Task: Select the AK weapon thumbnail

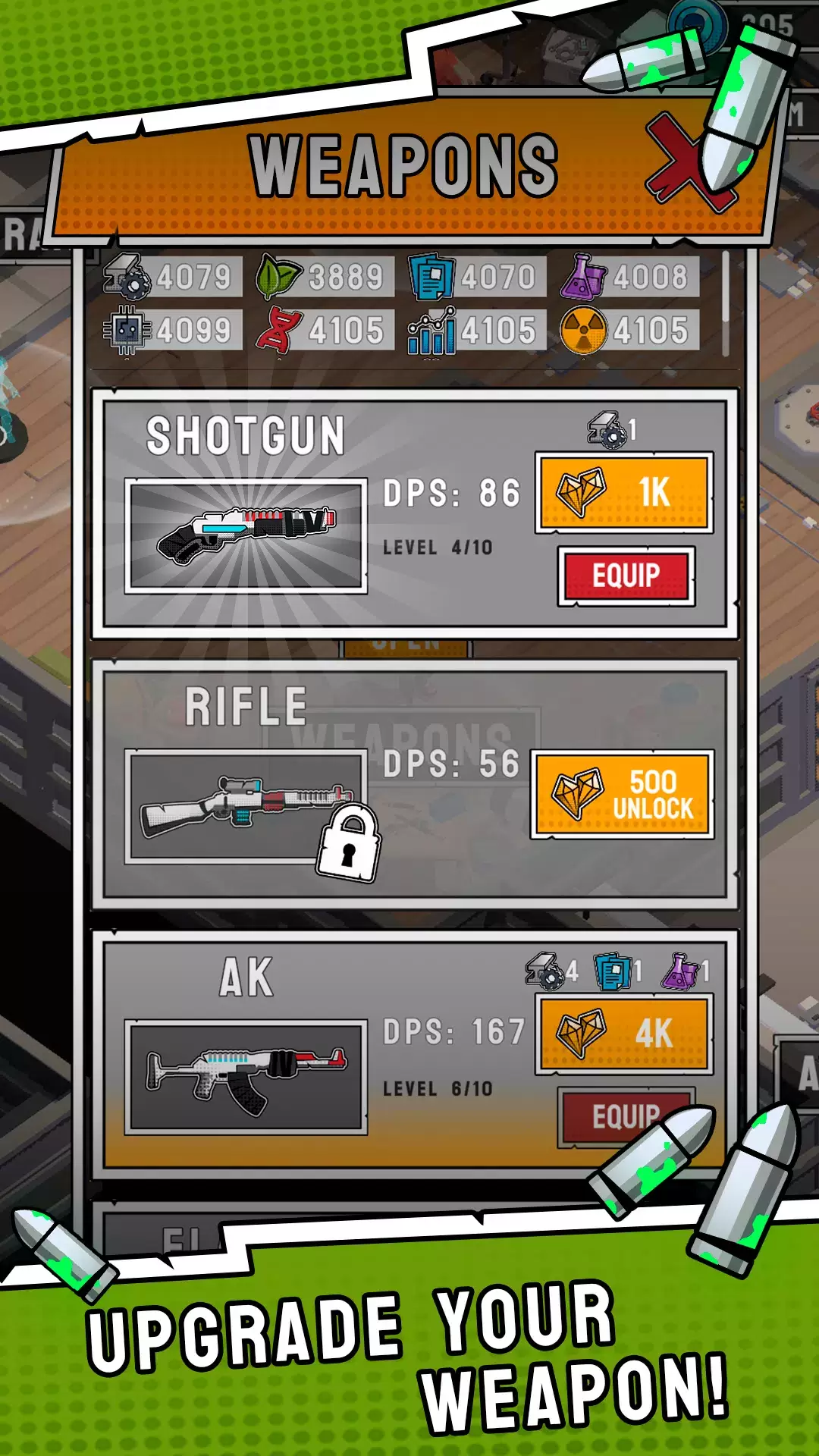Action: pyautogui.click(x=246, y=1076)
